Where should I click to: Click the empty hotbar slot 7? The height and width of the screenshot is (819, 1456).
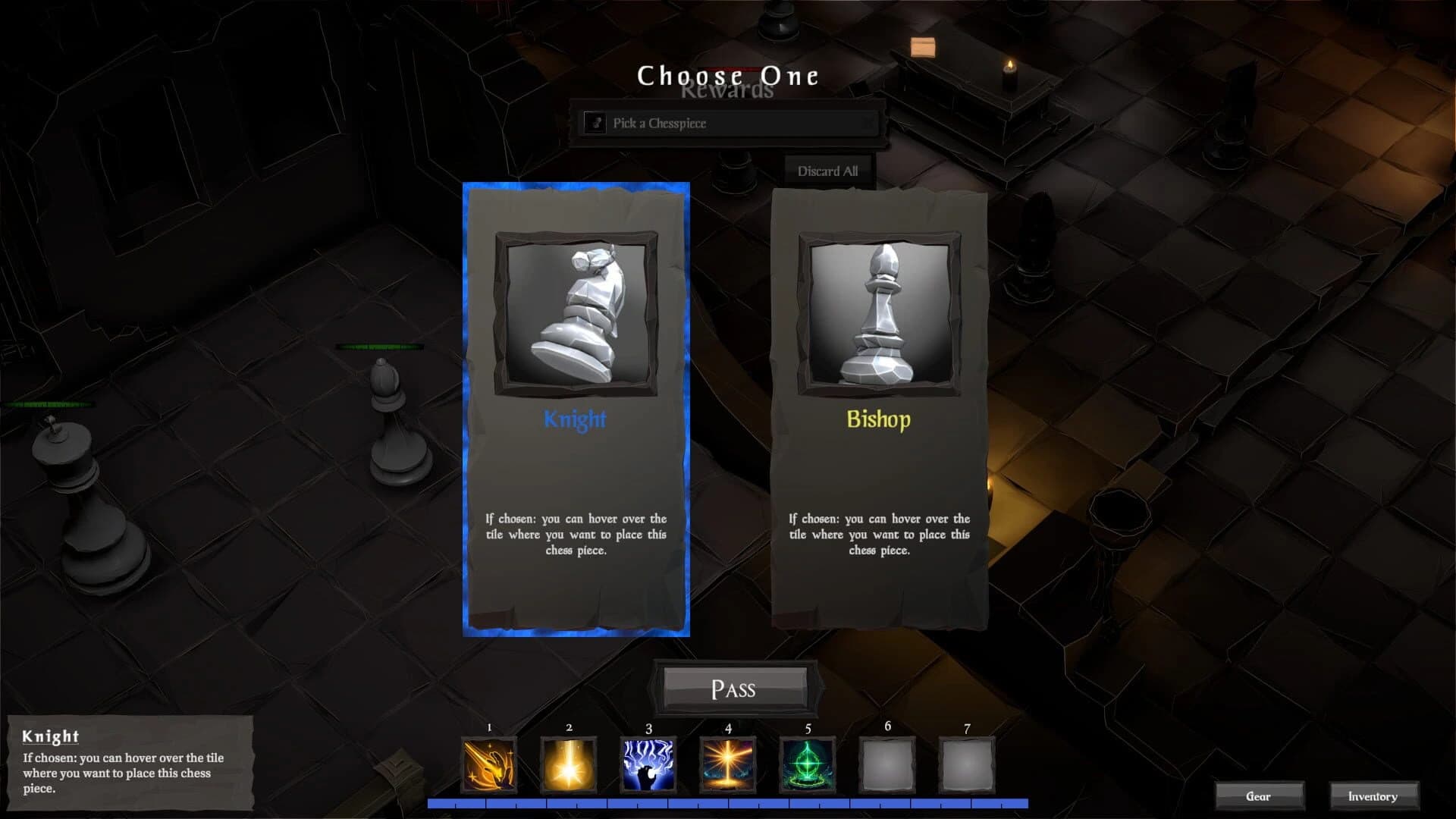pyautogui.click(x=967, y=764)
